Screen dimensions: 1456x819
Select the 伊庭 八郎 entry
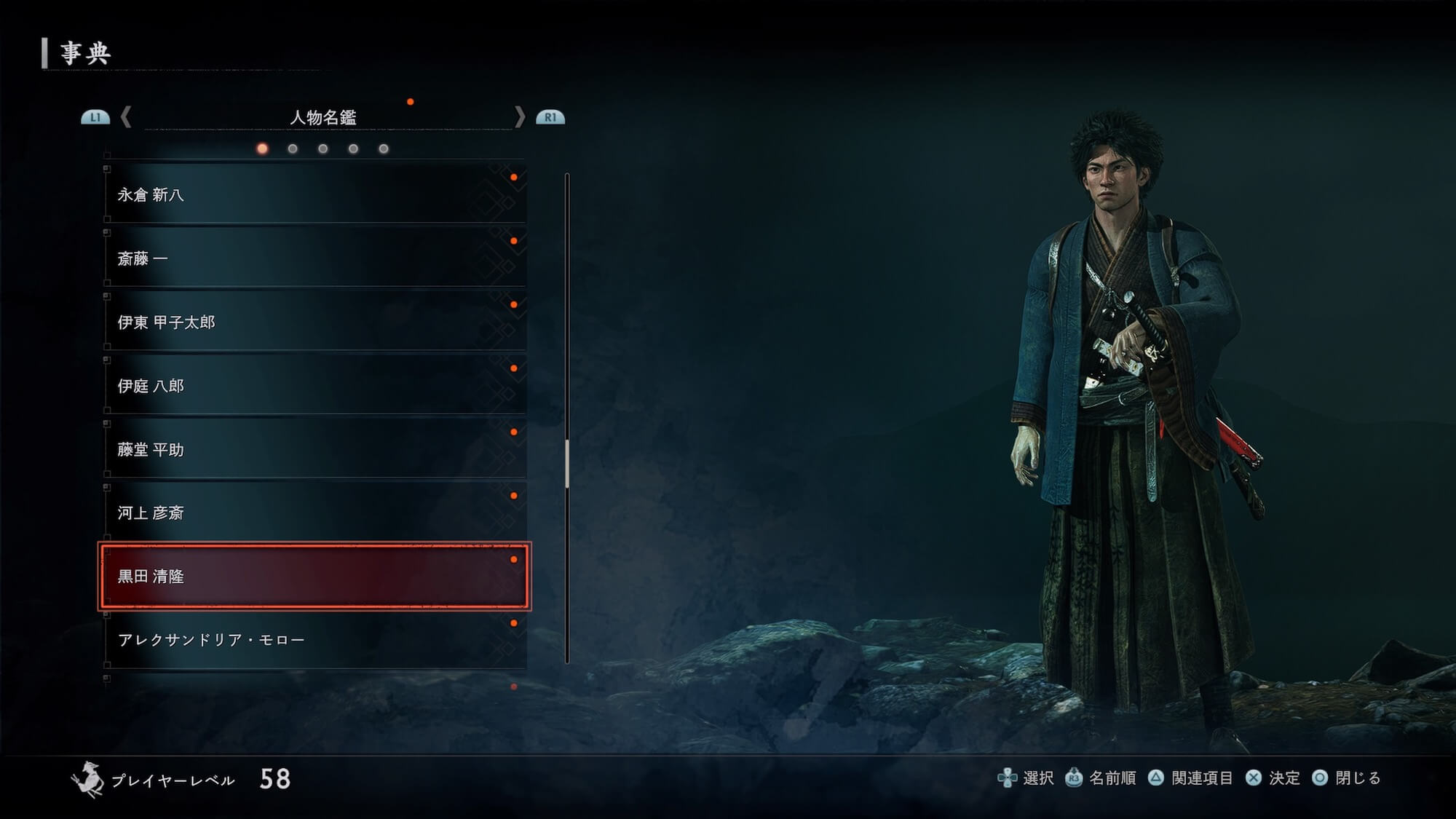pyautogui.click(x=314, y=386)
